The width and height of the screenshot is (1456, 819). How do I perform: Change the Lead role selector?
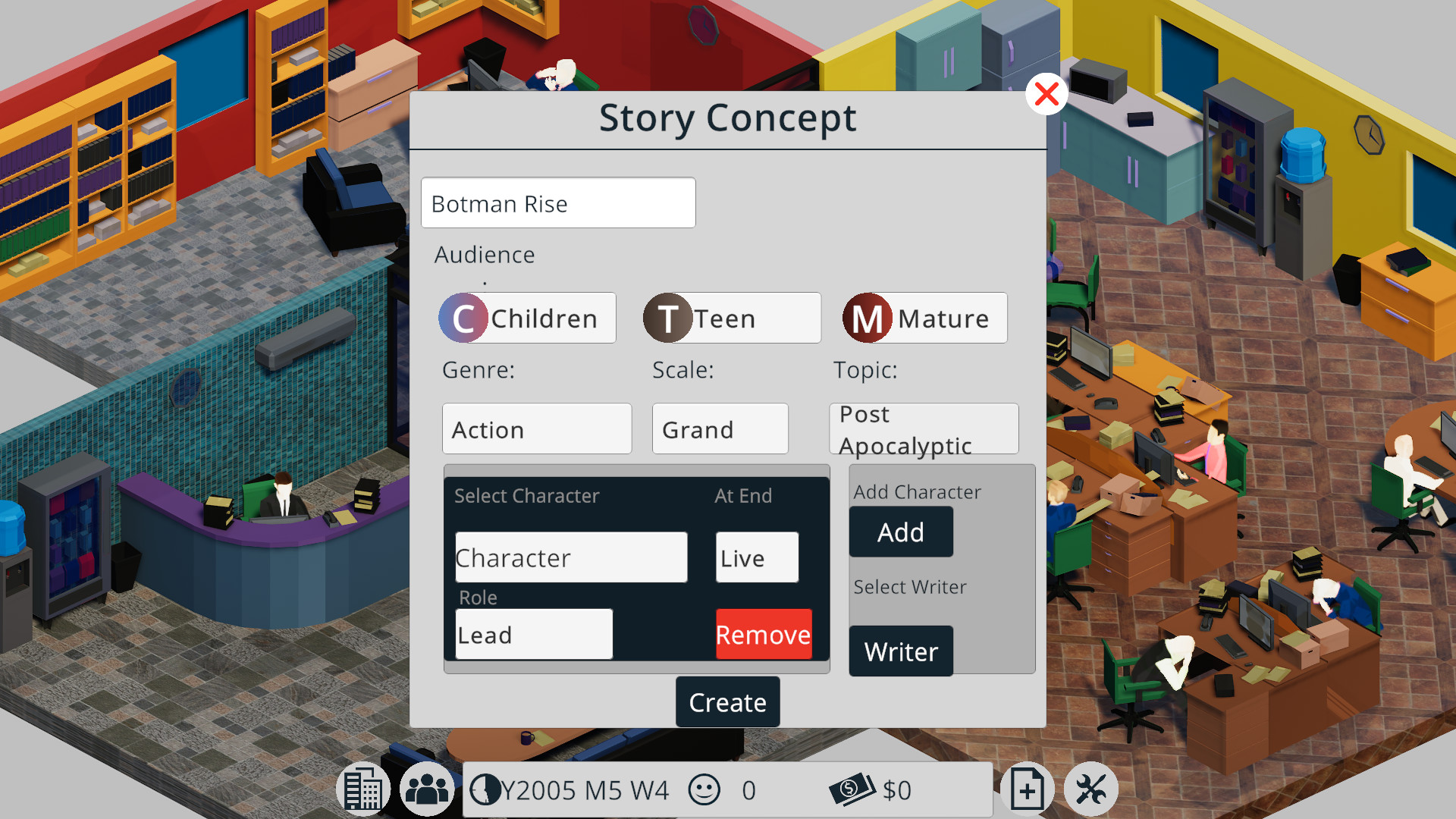(533, 634)
